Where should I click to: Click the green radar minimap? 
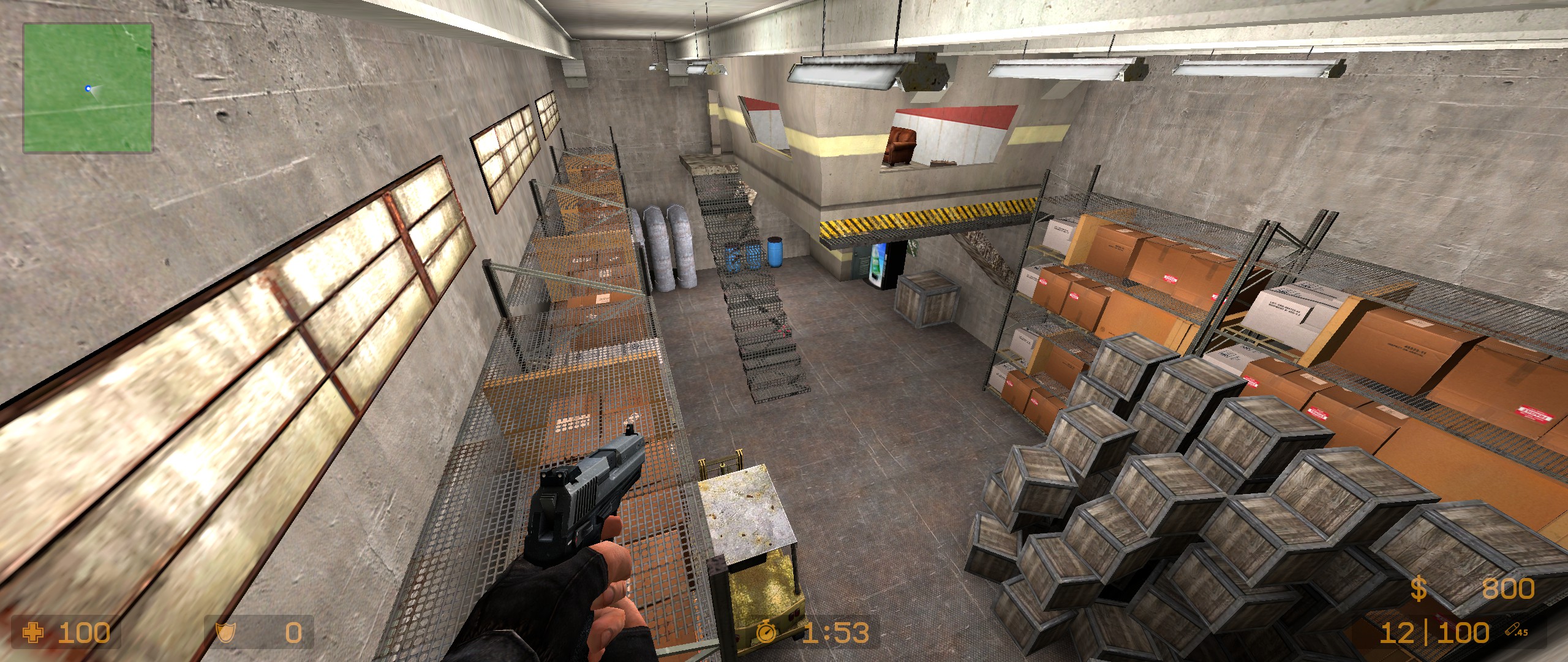pos(88,88)
